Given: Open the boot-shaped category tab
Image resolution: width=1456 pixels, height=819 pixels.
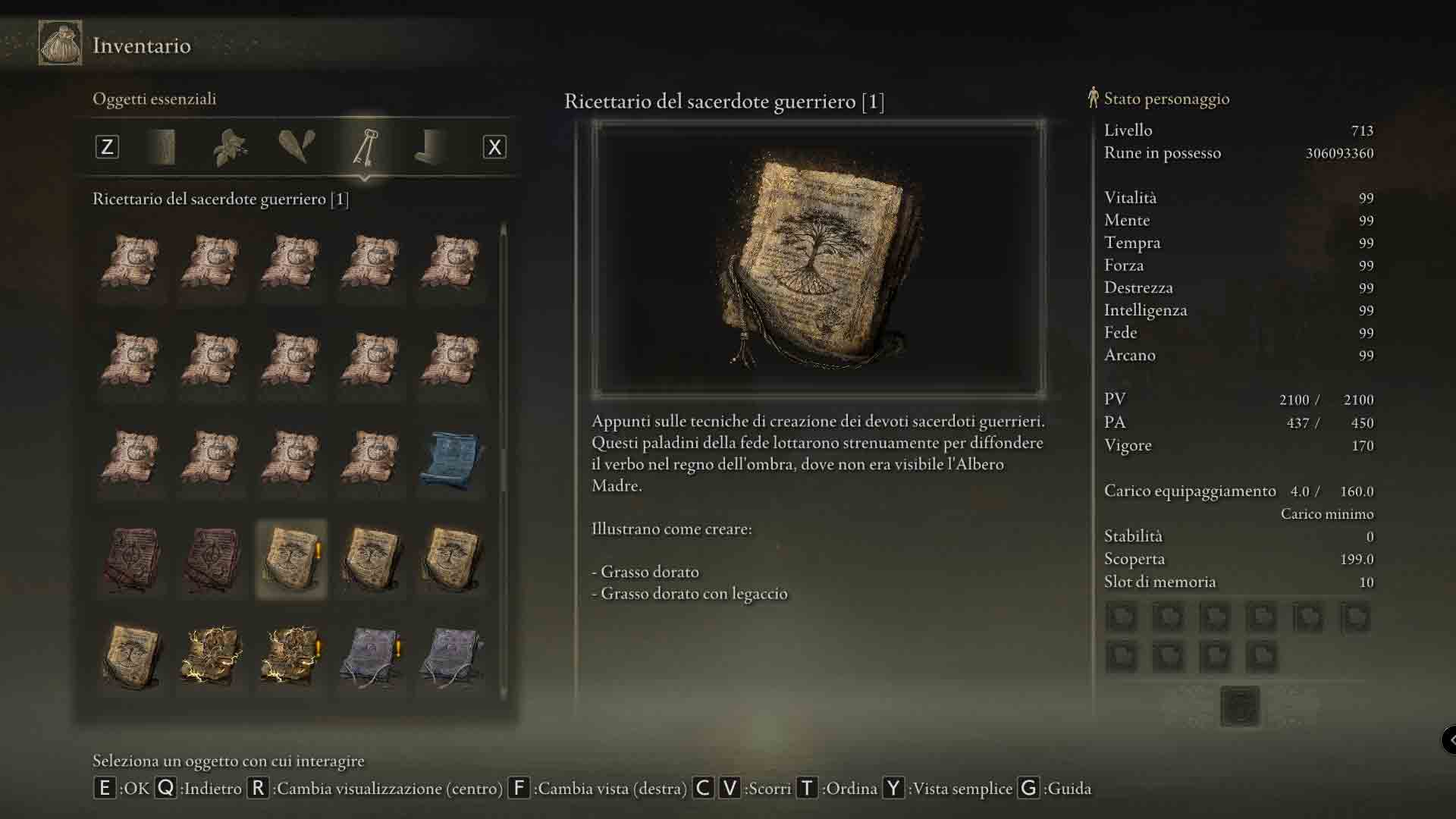Looking at the screenshot, I should pos(431,147).
